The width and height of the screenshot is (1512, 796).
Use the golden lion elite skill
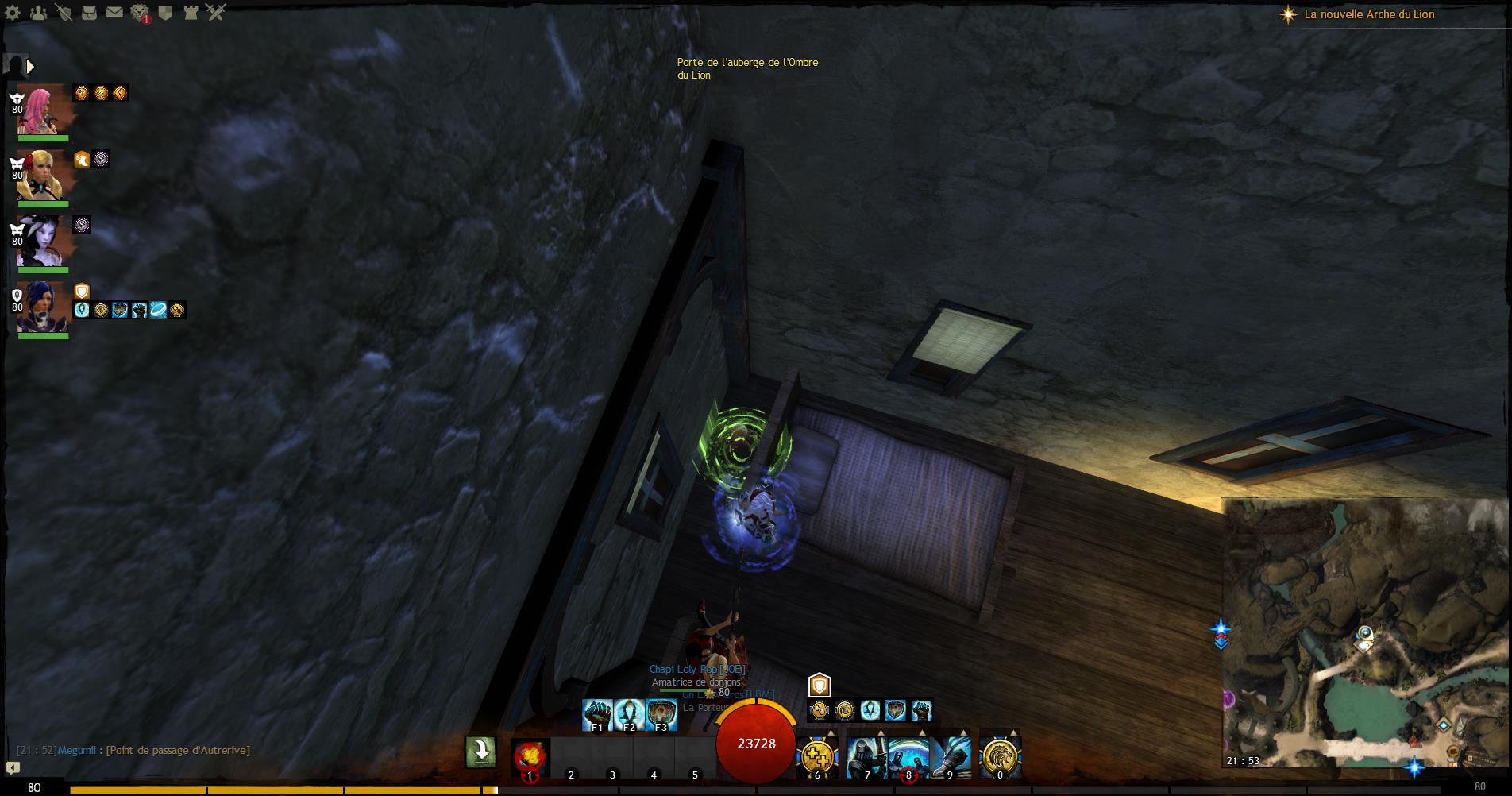[x=1000, y=756]
